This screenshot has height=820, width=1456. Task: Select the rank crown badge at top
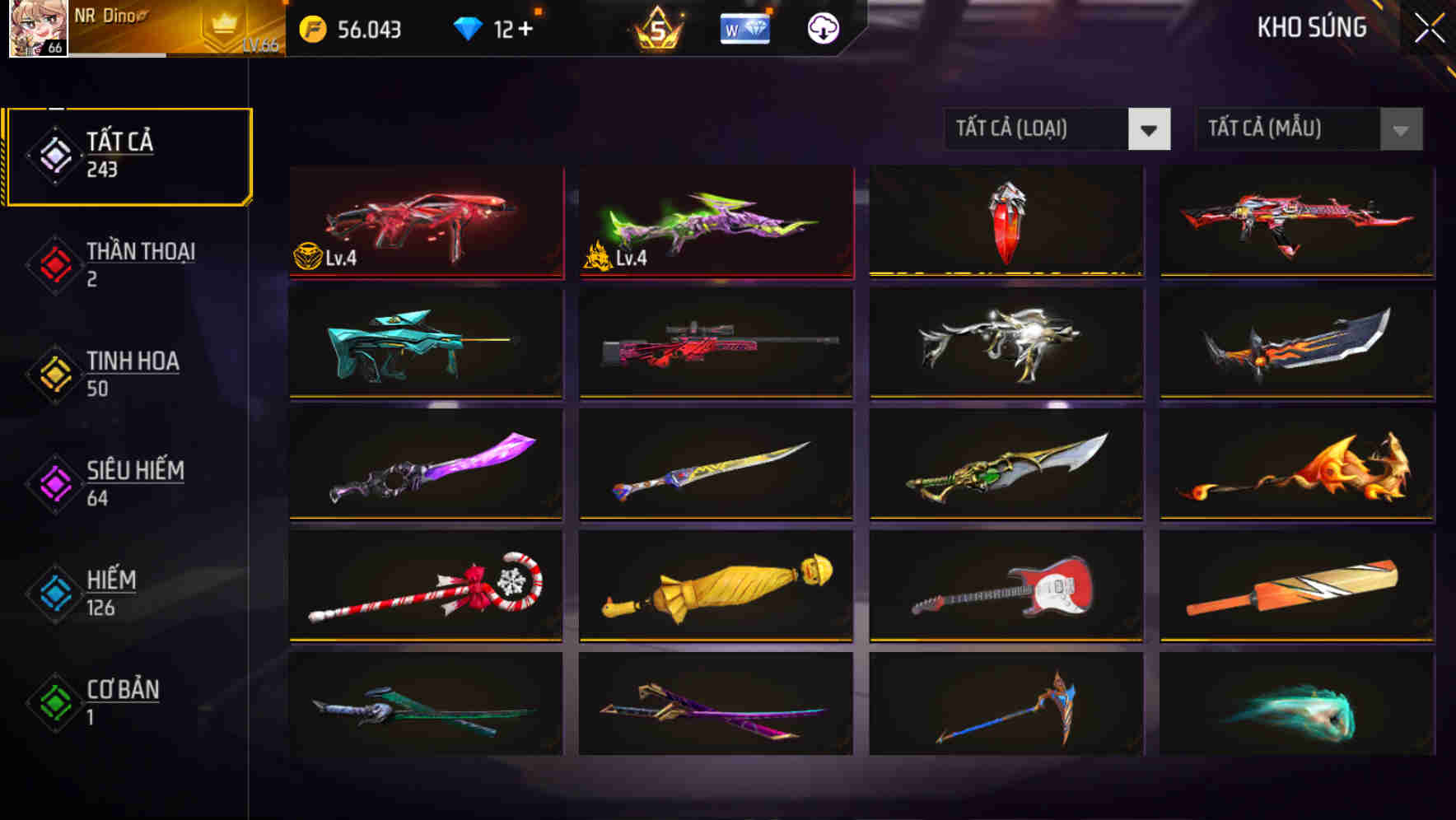point(659,29)
